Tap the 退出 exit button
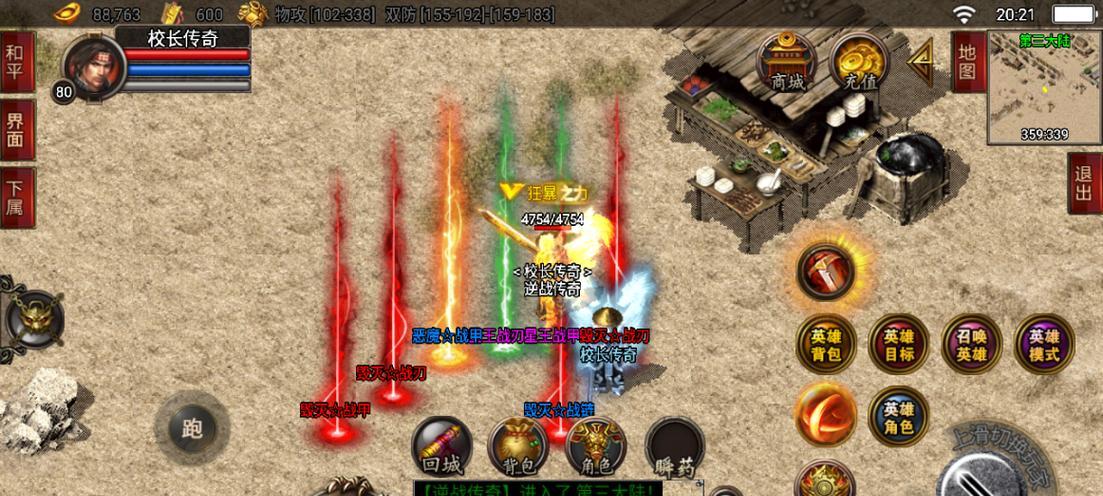 [1085, 183]
